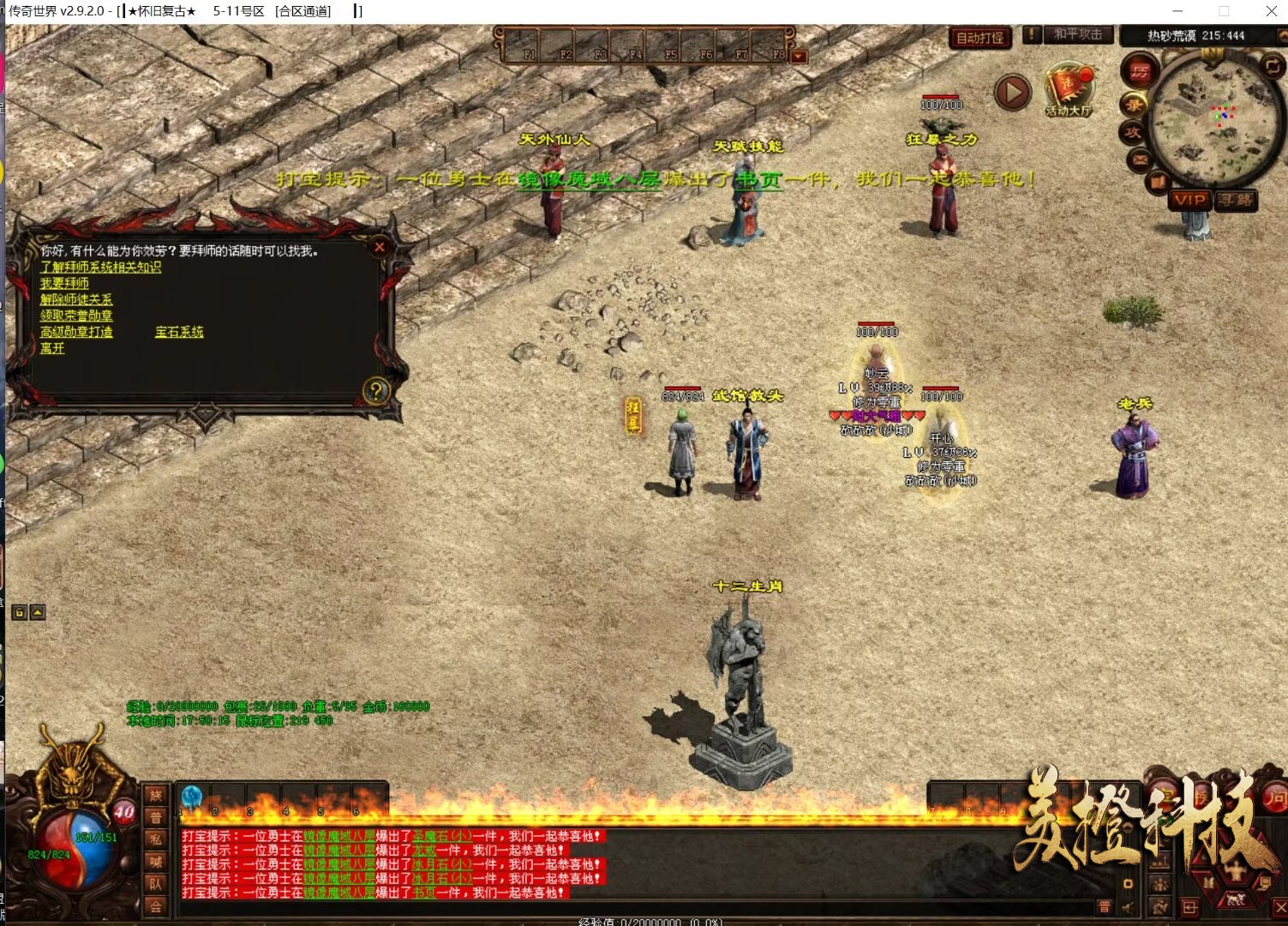Switch to the 私 private chat channel

tap(155, 839)
